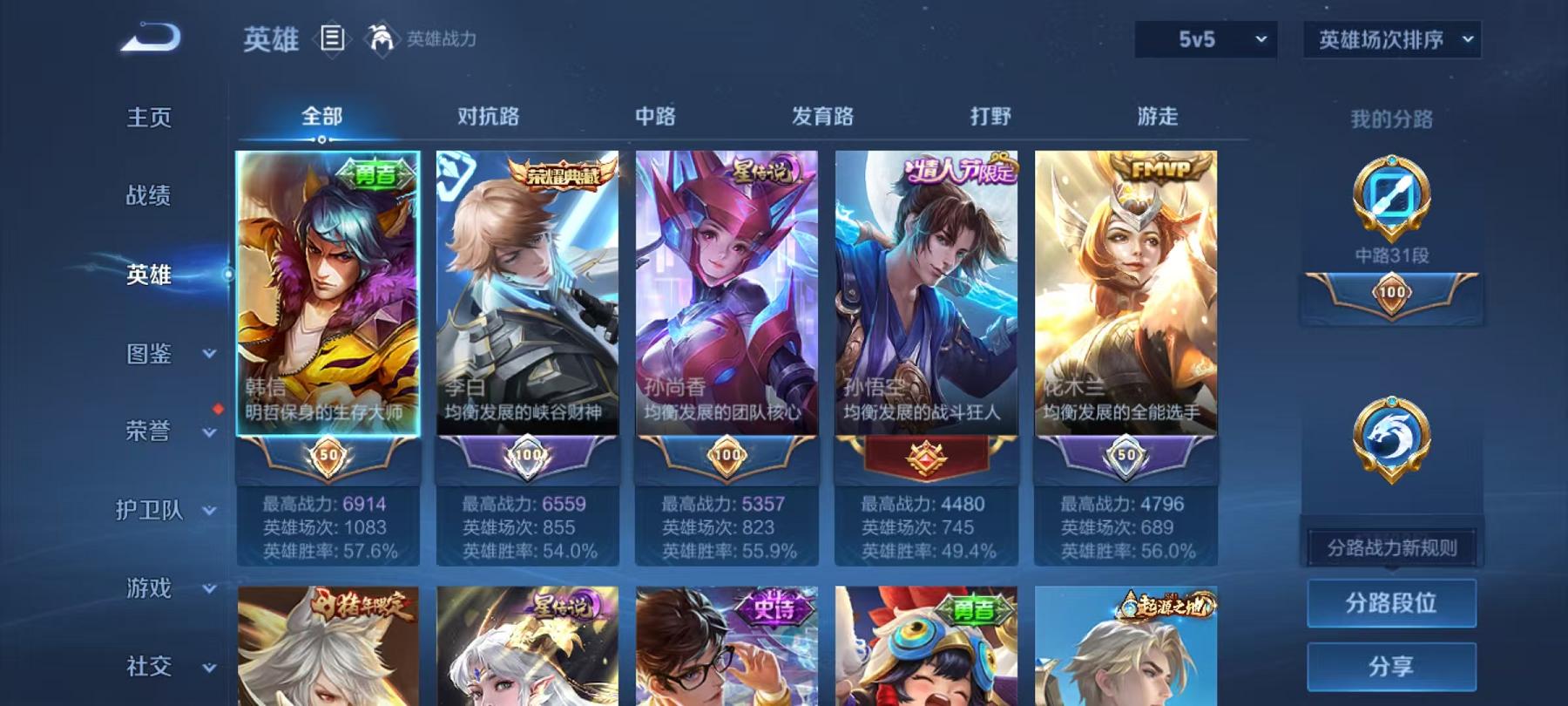Open the hero list icon beside 英雄 title
The height and width of the screenshot is (706, 1568).
(x=331, y=38)
